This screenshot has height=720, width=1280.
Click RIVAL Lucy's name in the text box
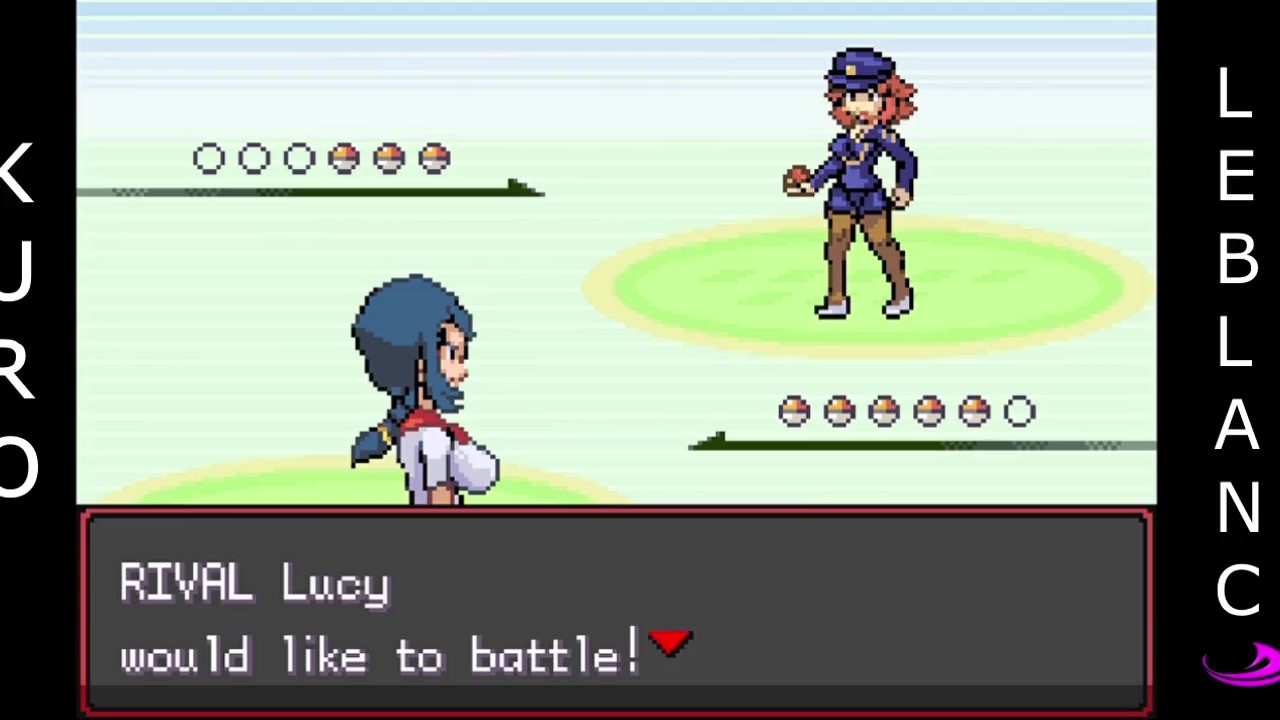[255, 585]
